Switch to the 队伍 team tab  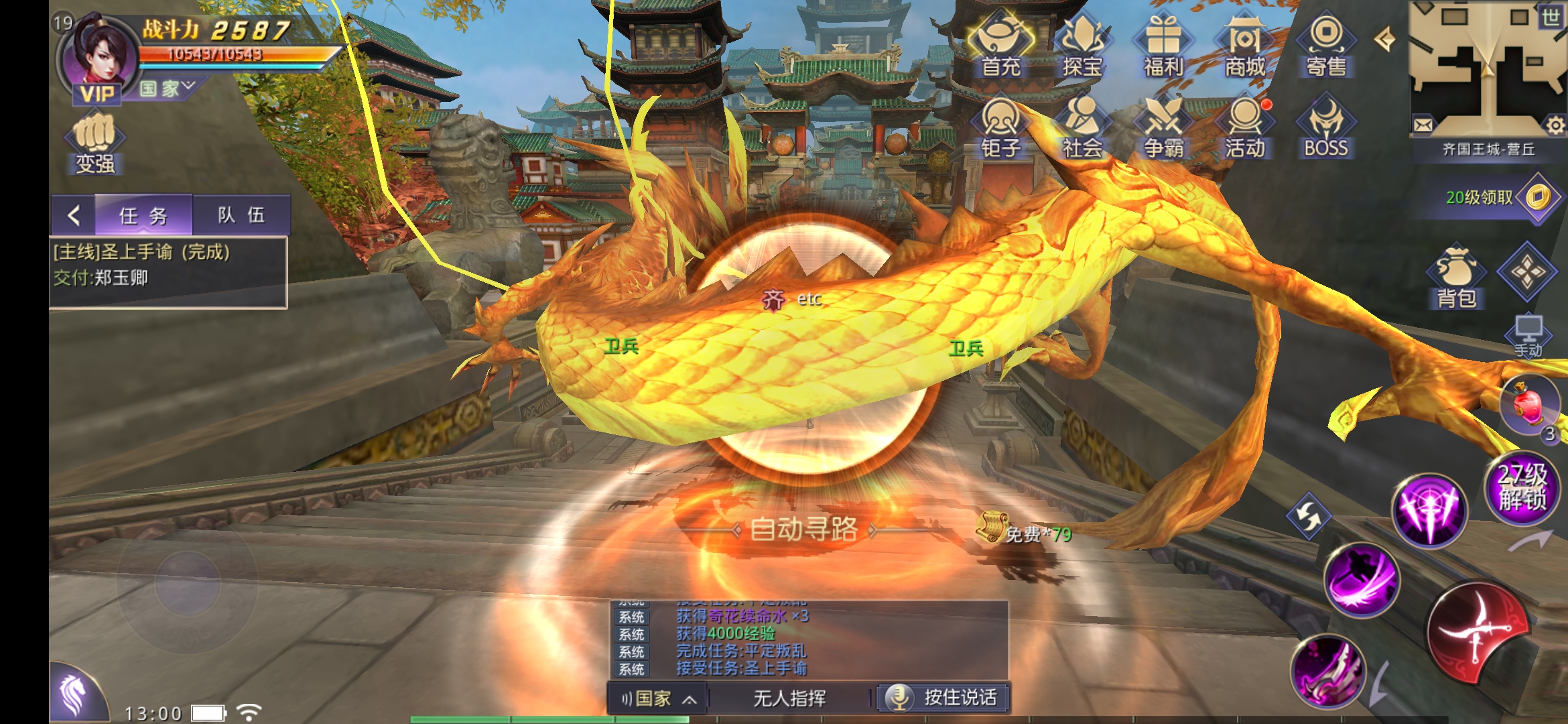[x=241, y=215]
